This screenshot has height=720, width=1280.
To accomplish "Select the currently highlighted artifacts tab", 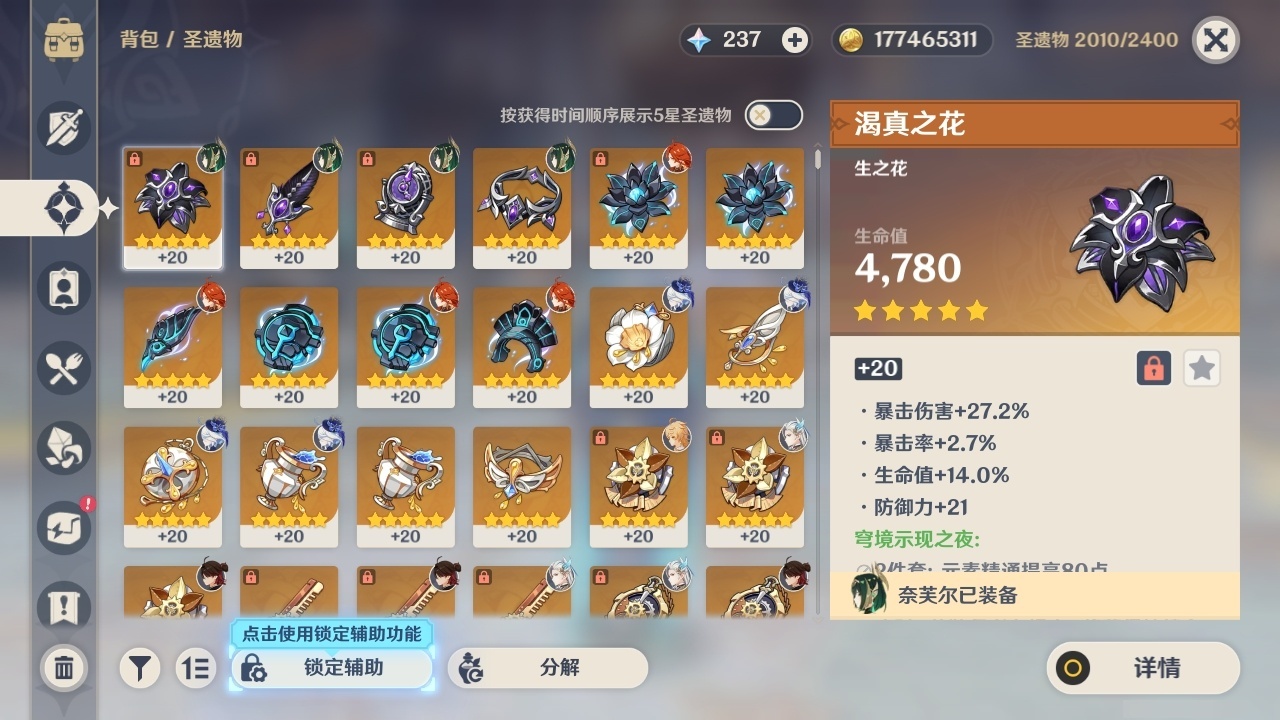I will pos(63,207).
